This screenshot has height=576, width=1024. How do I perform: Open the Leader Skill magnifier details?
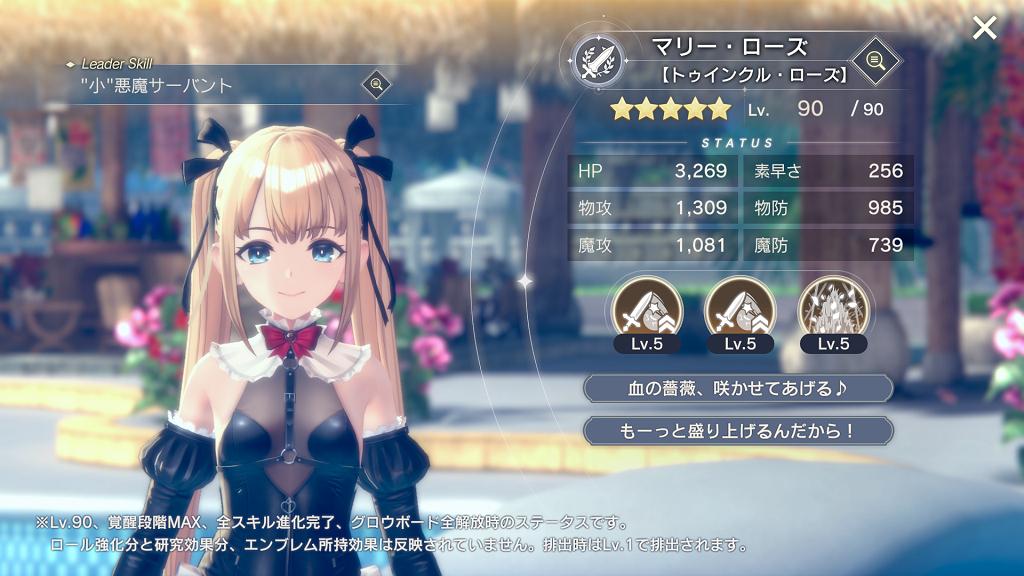coord(376,84)
